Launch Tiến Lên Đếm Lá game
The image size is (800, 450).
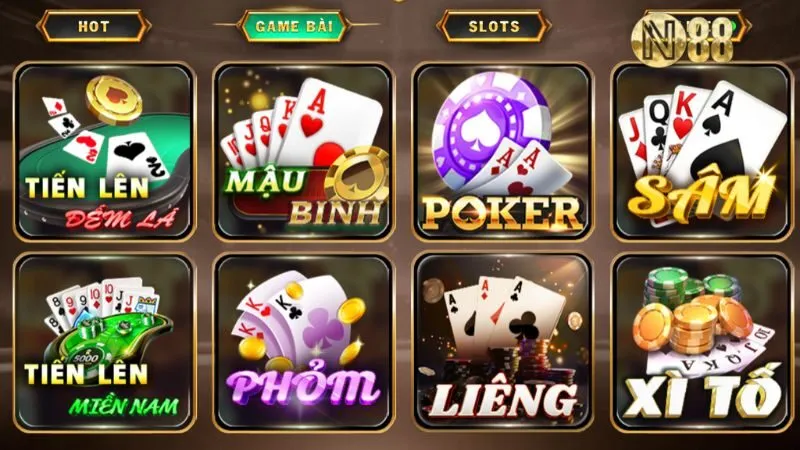[x=105, y=152]
